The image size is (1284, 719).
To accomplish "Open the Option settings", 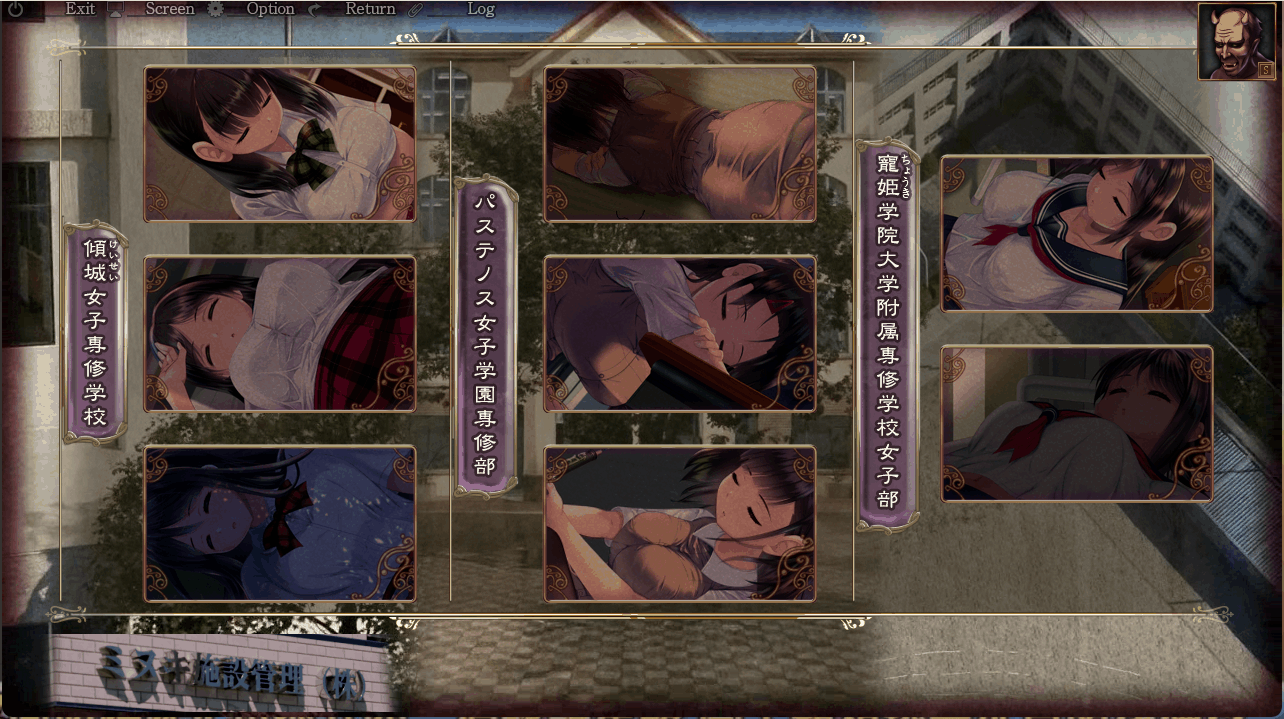I will [270, 9].
